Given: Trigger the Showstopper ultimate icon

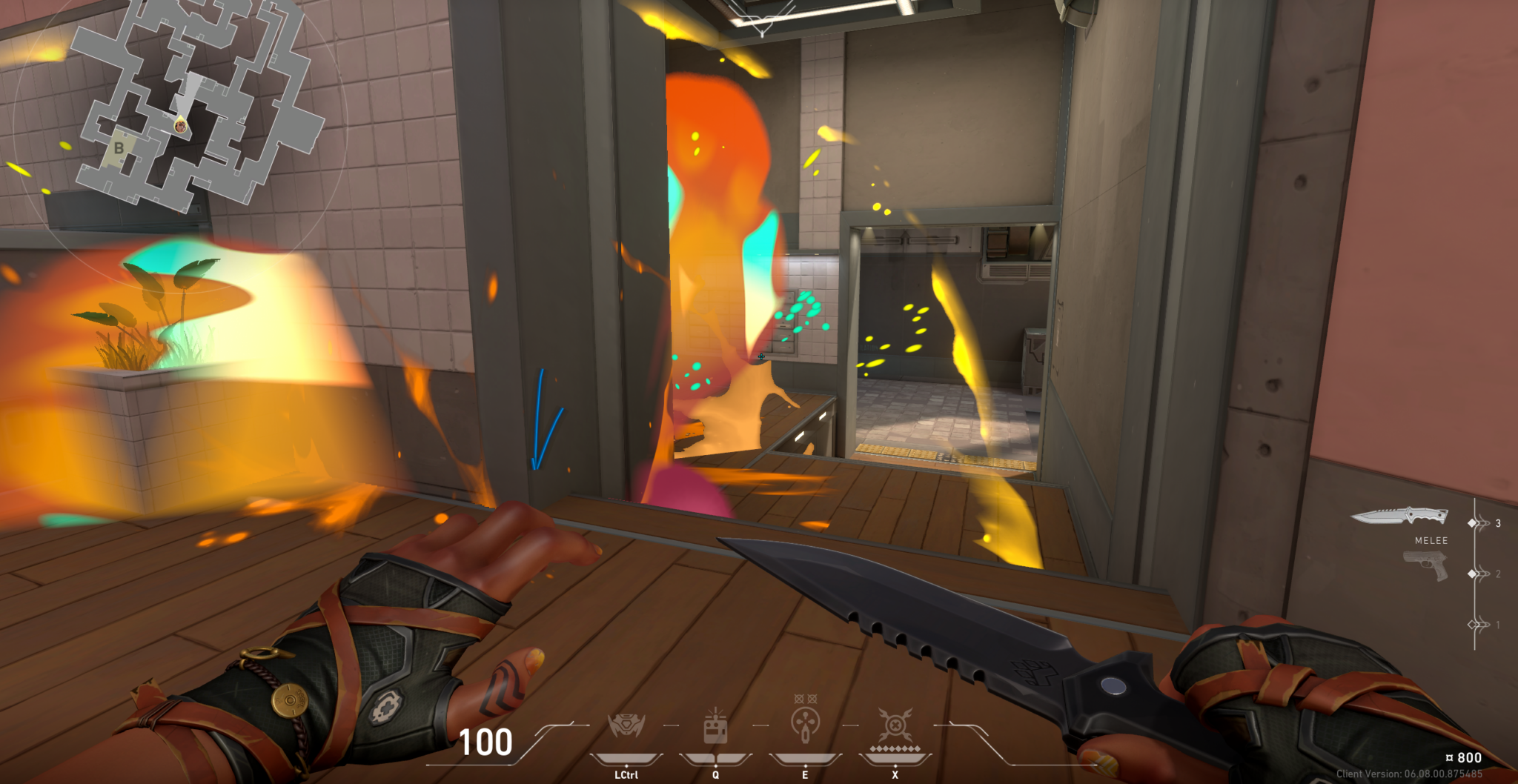Looking at the screenshot, I should point(895,725).
